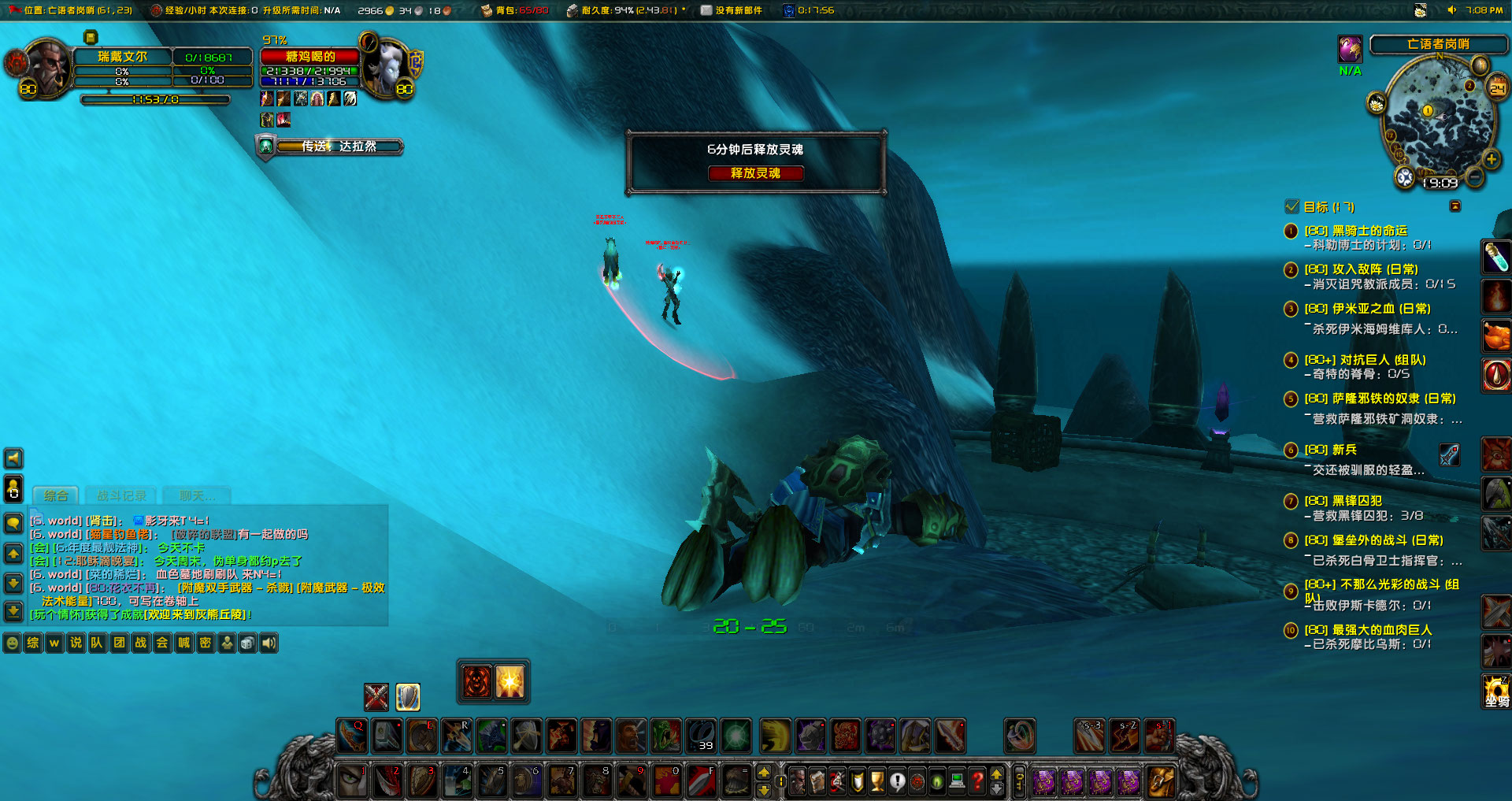1512x801 pixels.
Task: Open the emote menu via the smiley icon
Action: 13,643
